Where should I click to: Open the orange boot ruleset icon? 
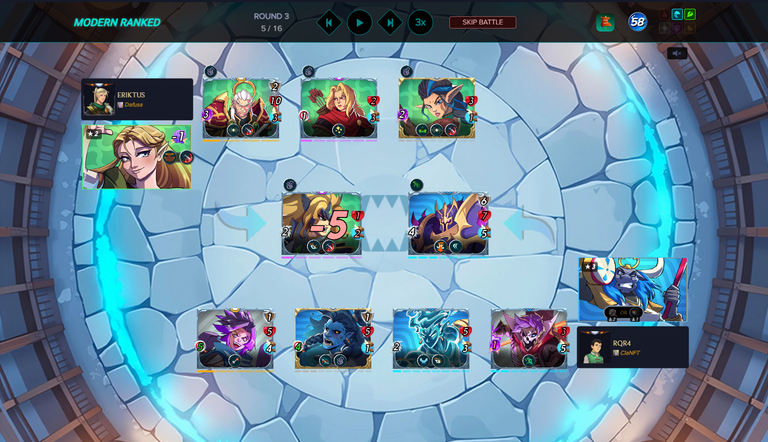coord(605,22)
